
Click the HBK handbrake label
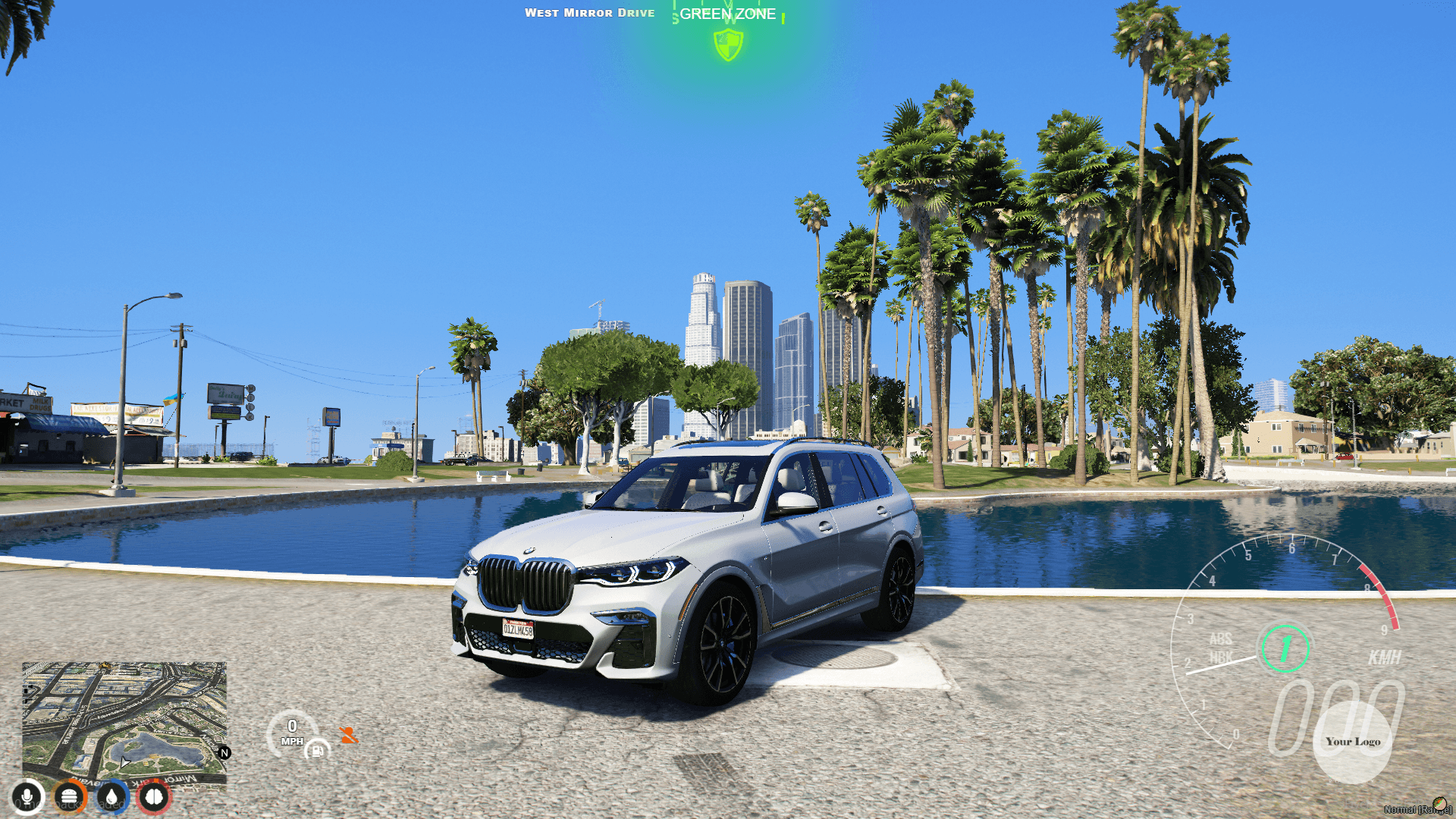1222,656
